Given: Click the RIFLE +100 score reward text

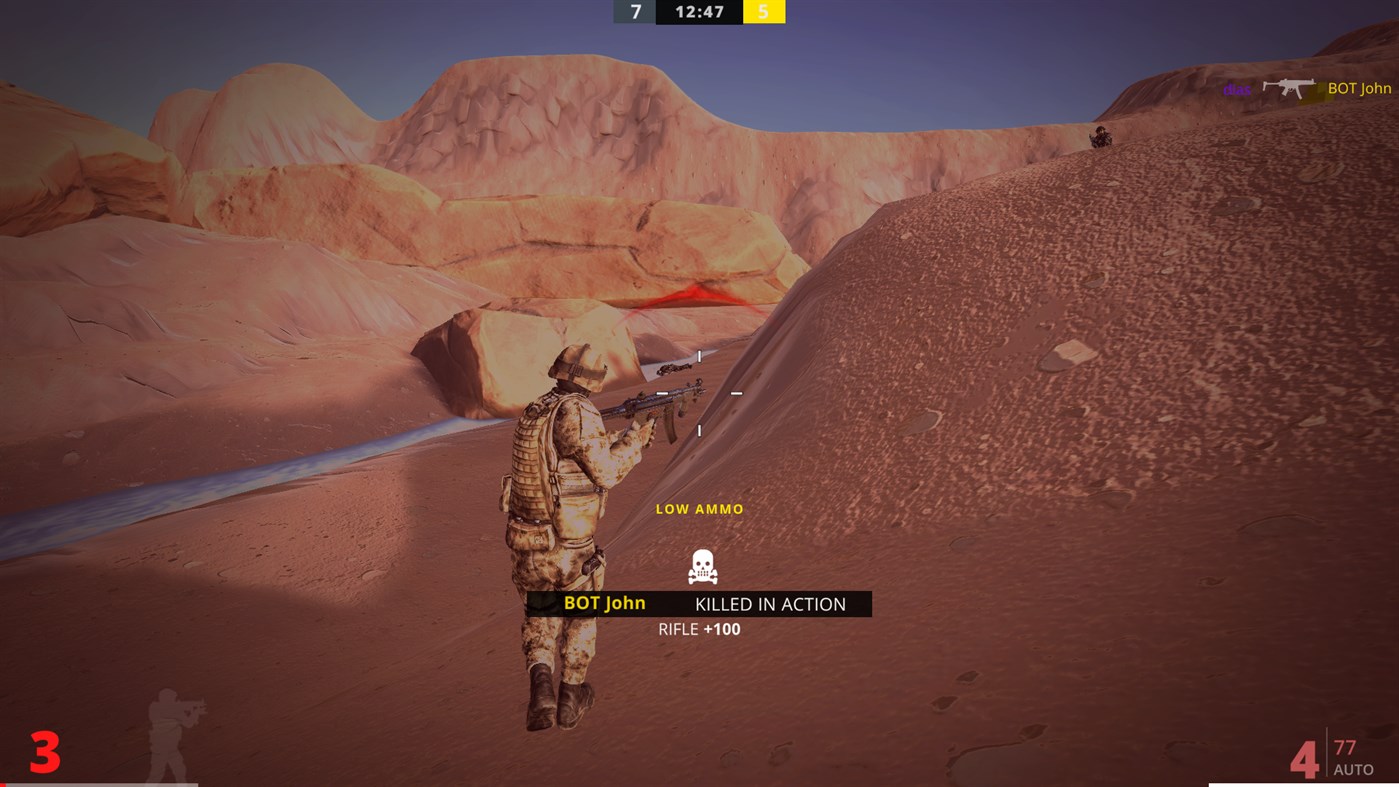Looking at the screenshot, I should 698,629.
